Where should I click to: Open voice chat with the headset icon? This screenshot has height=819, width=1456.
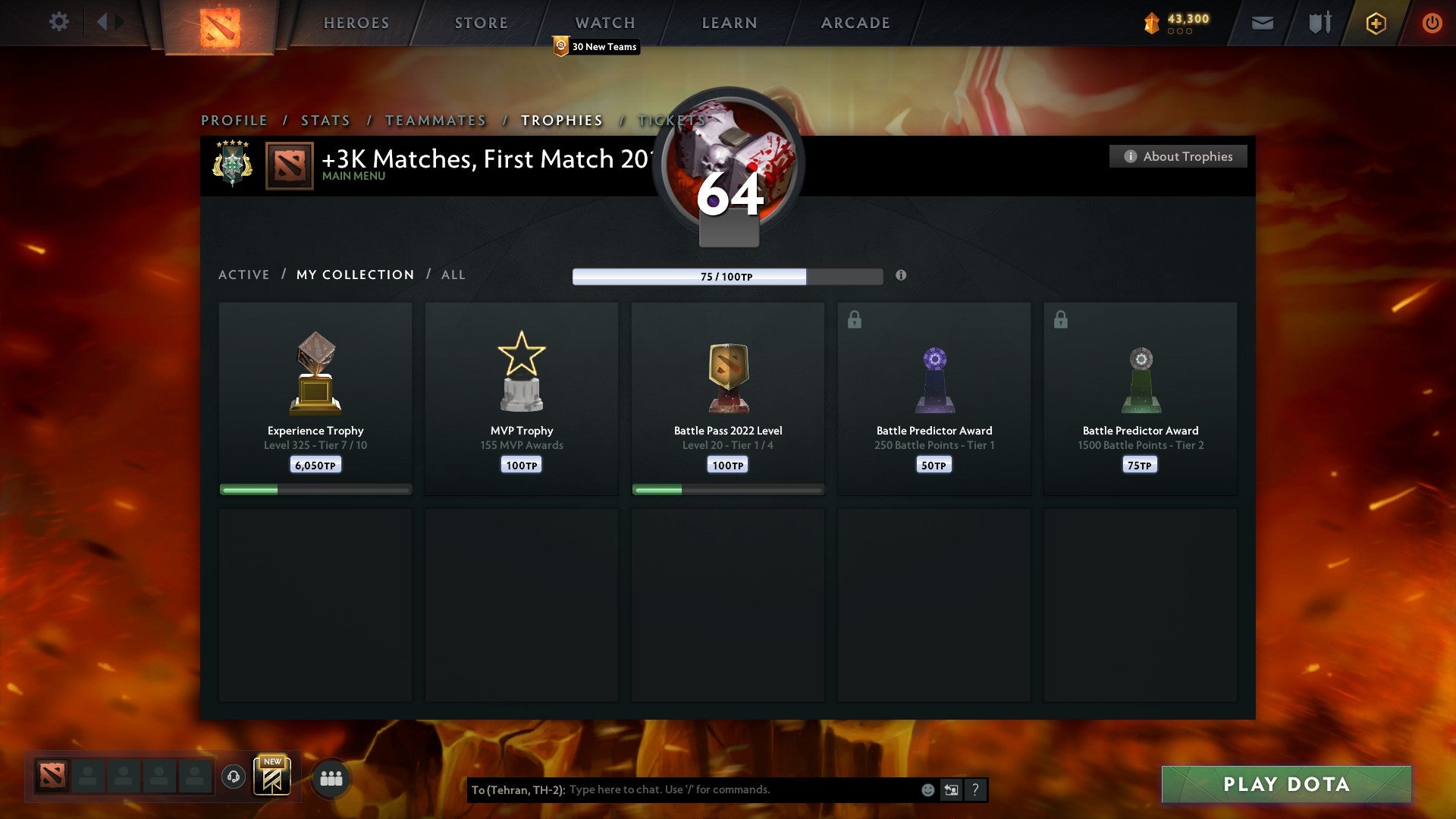235,777
